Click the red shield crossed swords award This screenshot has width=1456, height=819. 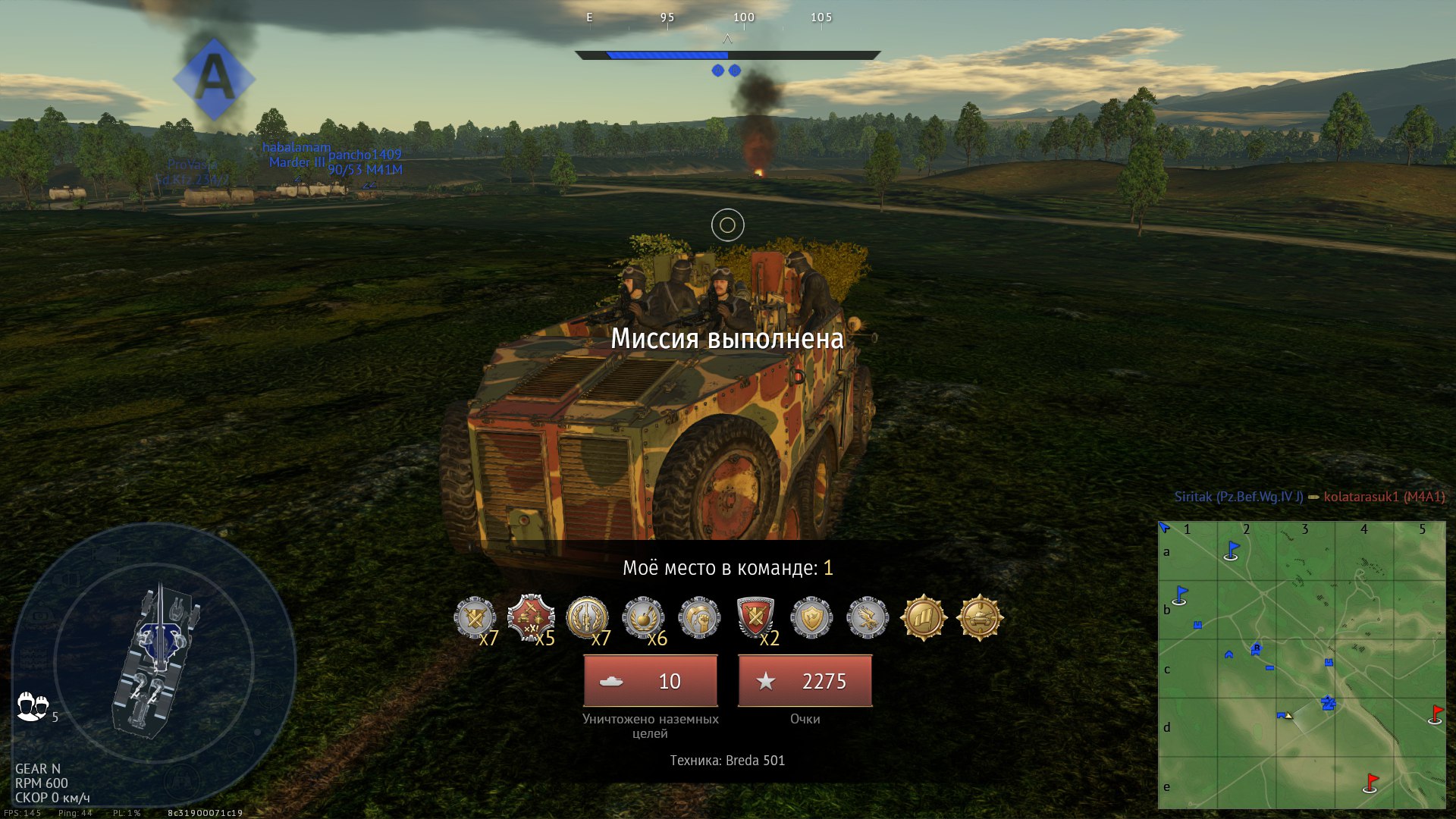point(755,617)
